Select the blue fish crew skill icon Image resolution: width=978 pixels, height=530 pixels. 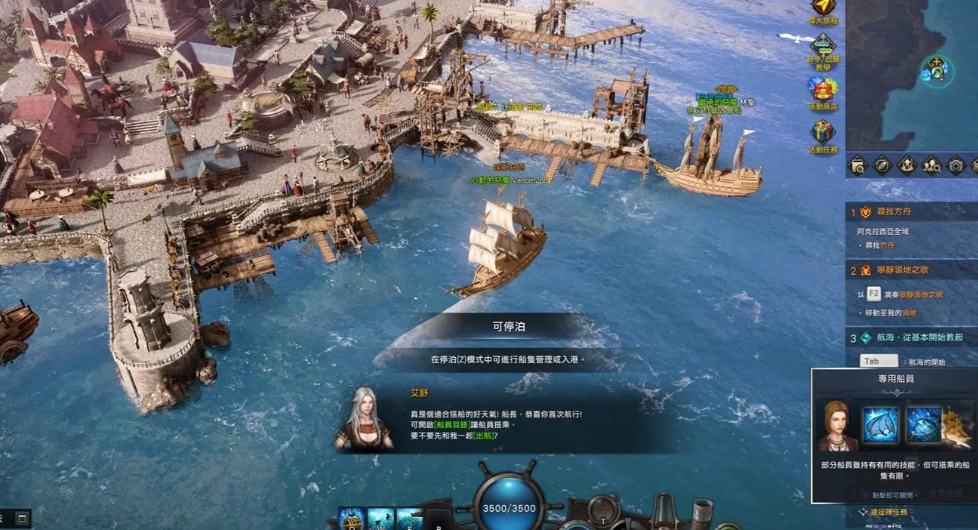tap(924, 425)
